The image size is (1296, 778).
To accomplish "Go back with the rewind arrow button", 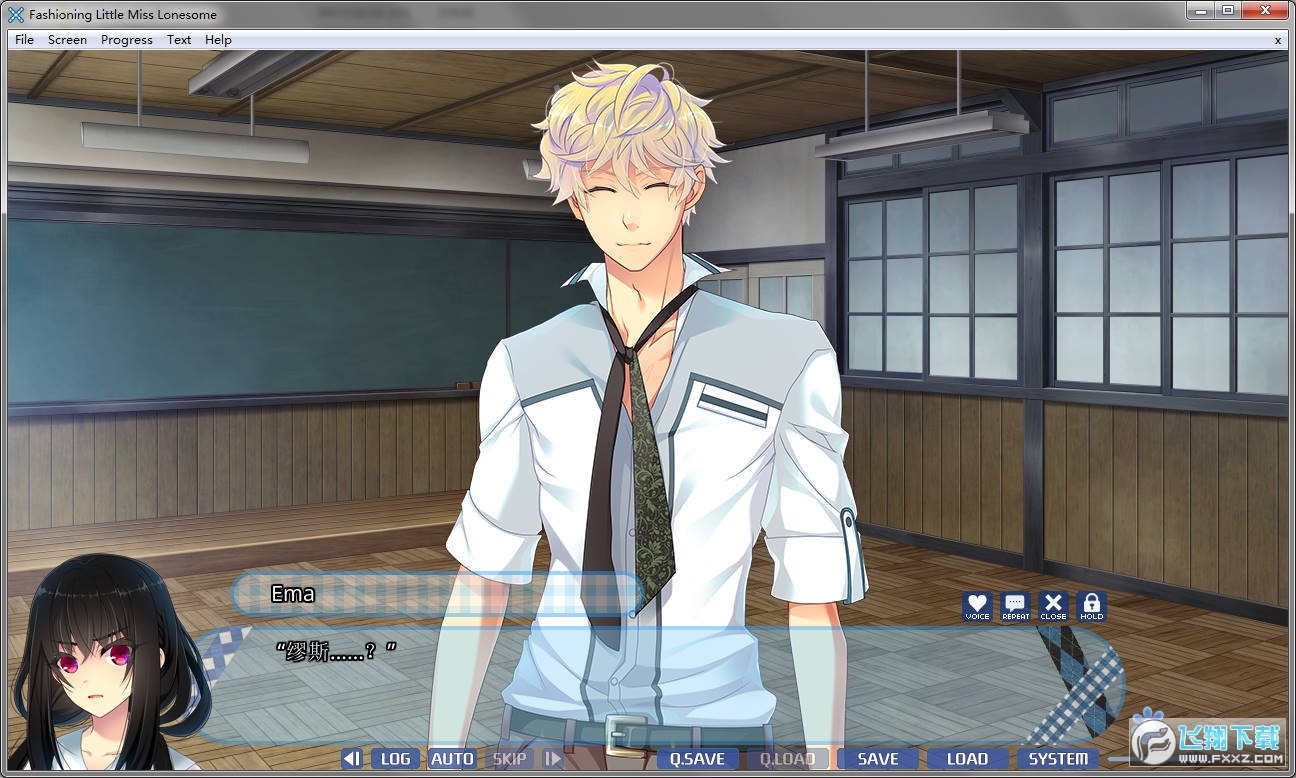I will click(352, 759).
